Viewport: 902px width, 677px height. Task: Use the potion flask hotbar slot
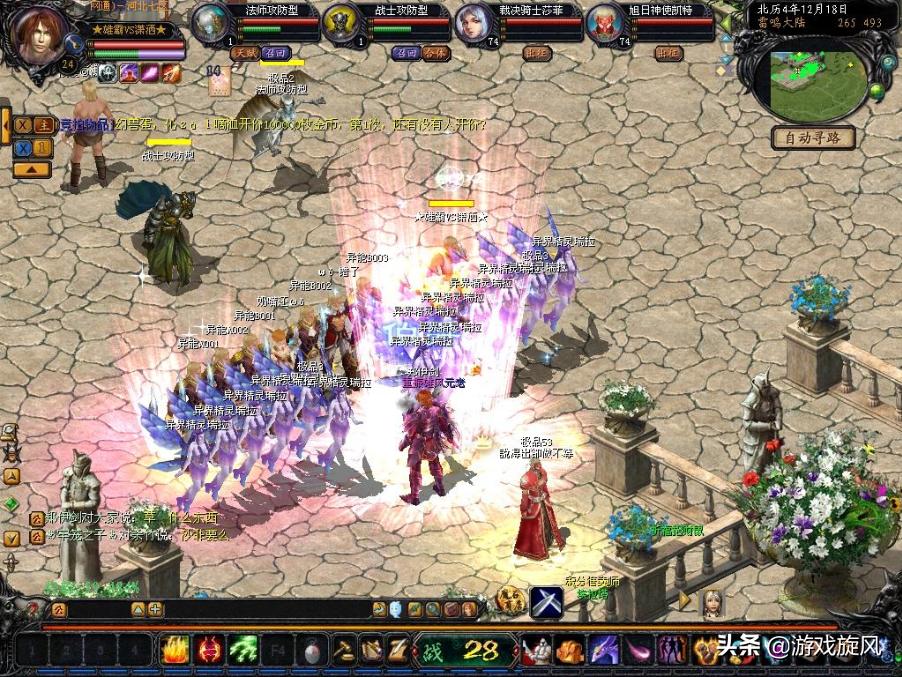point(308,650)
